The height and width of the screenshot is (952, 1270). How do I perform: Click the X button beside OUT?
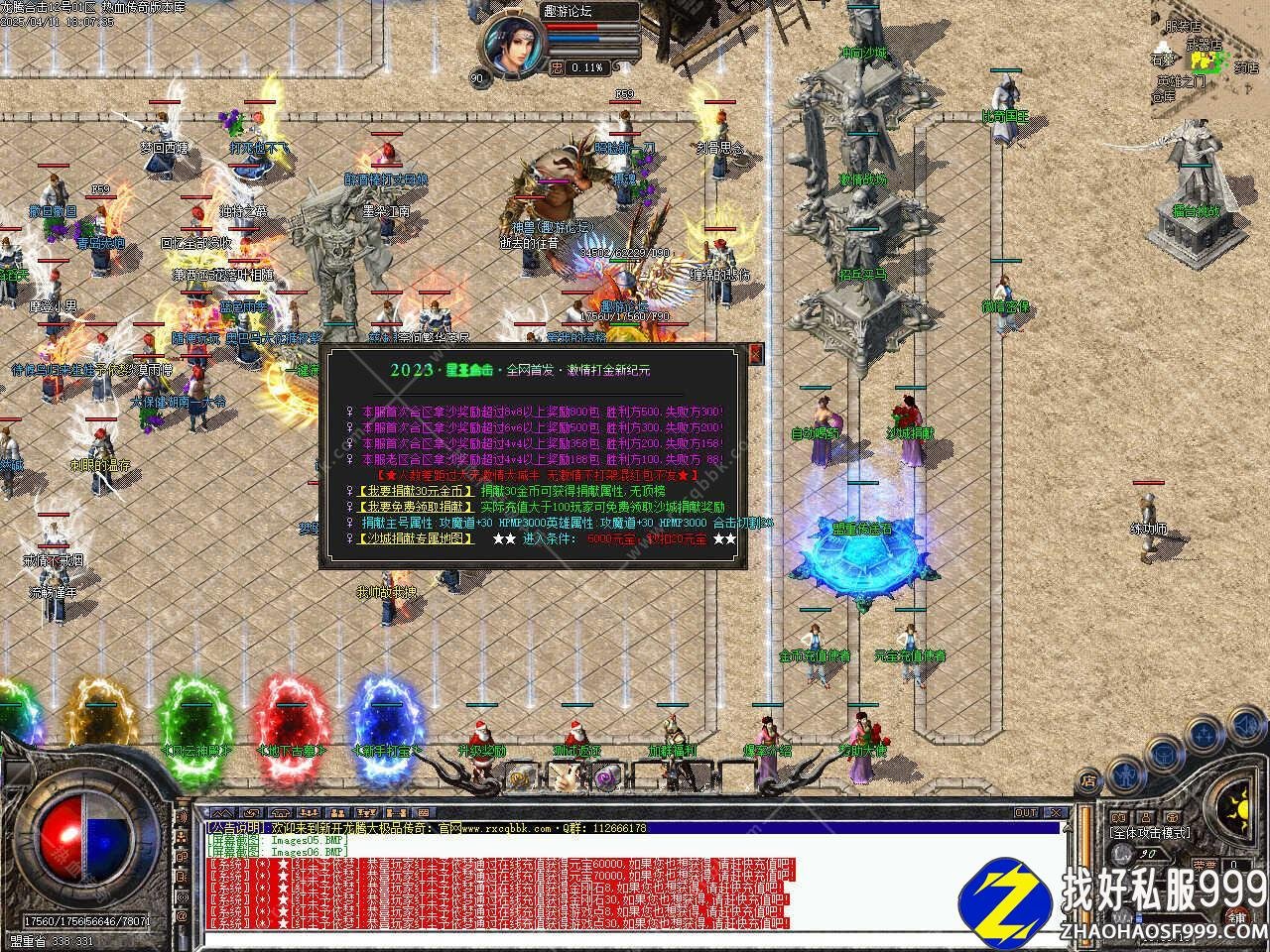point(1056,813)
